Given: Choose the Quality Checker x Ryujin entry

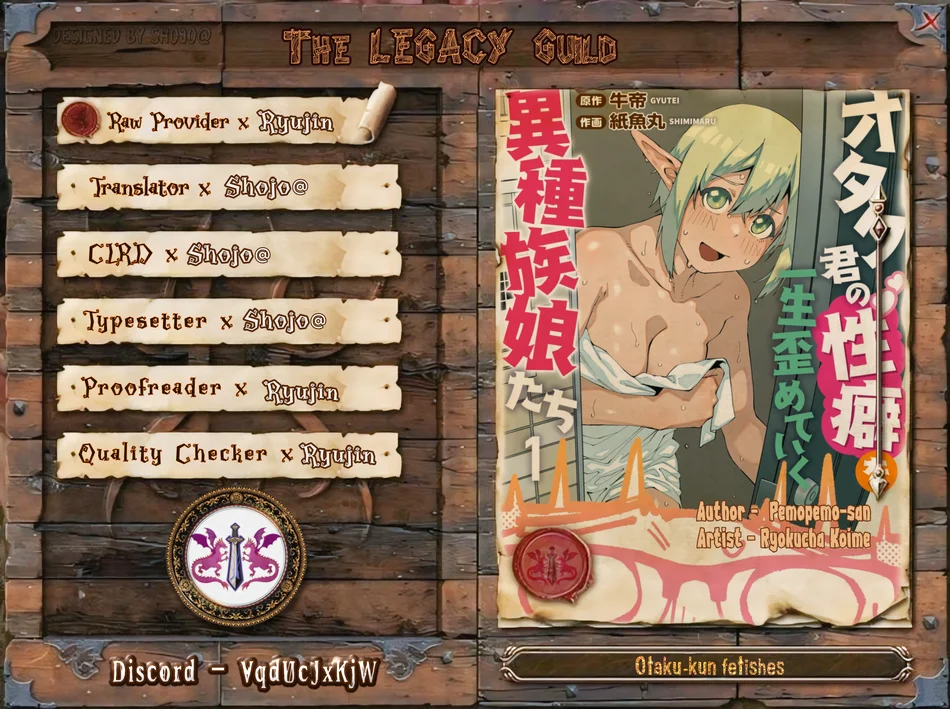Looking at the screenshot, I should coord(228,455).
